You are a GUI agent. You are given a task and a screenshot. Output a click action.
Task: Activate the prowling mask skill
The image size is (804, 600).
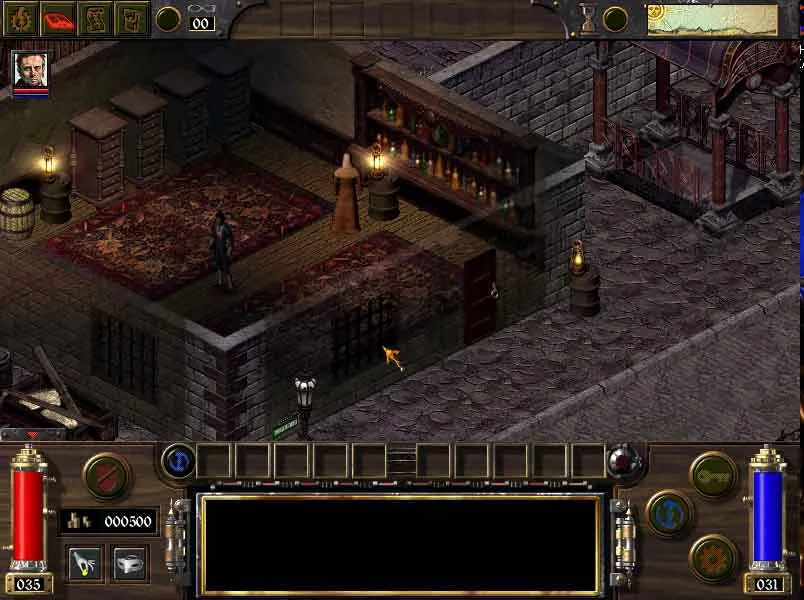(130, 563)
